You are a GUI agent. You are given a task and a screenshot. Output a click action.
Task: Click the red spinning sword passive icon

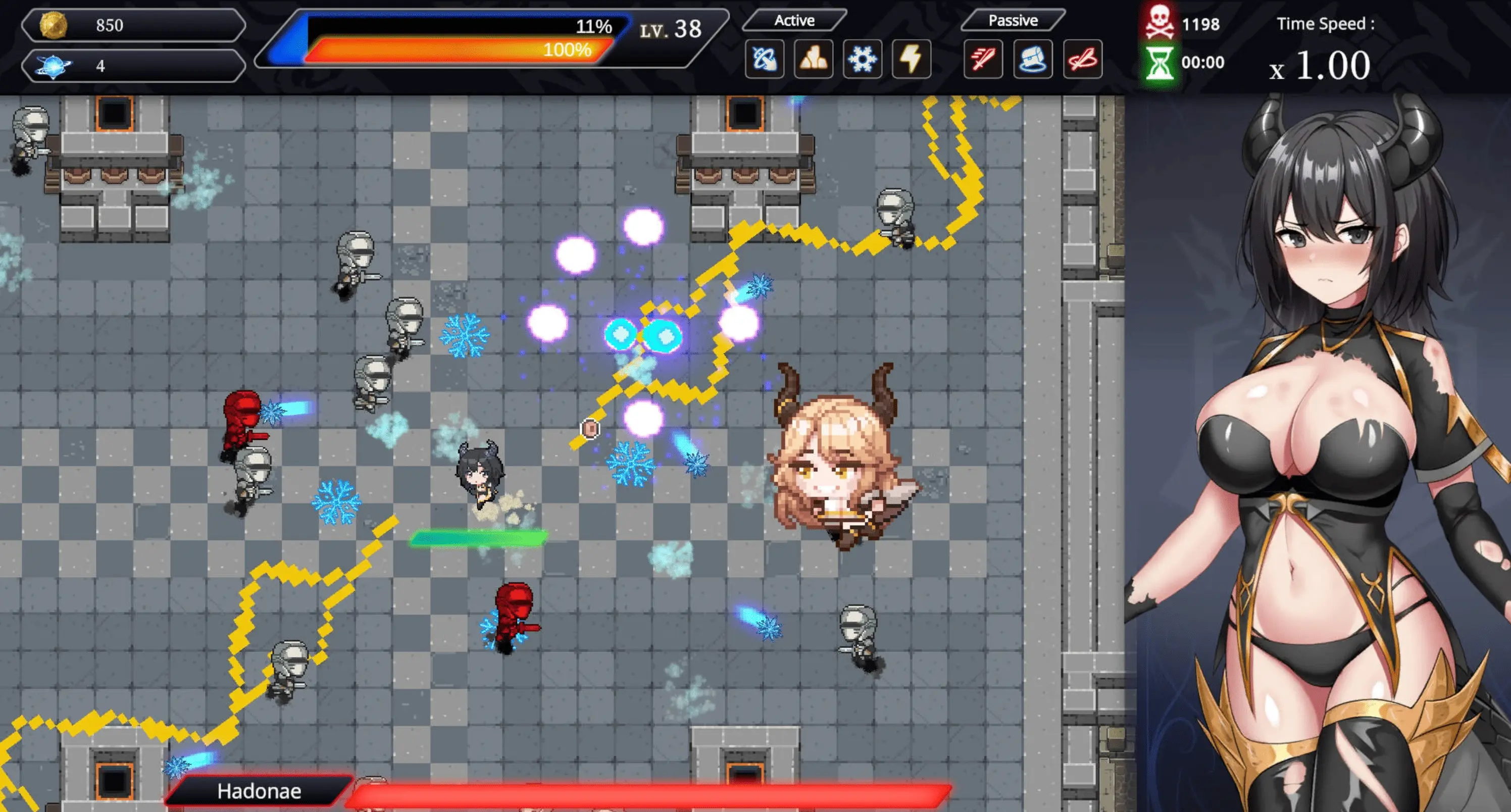(x=1082, y=59)
